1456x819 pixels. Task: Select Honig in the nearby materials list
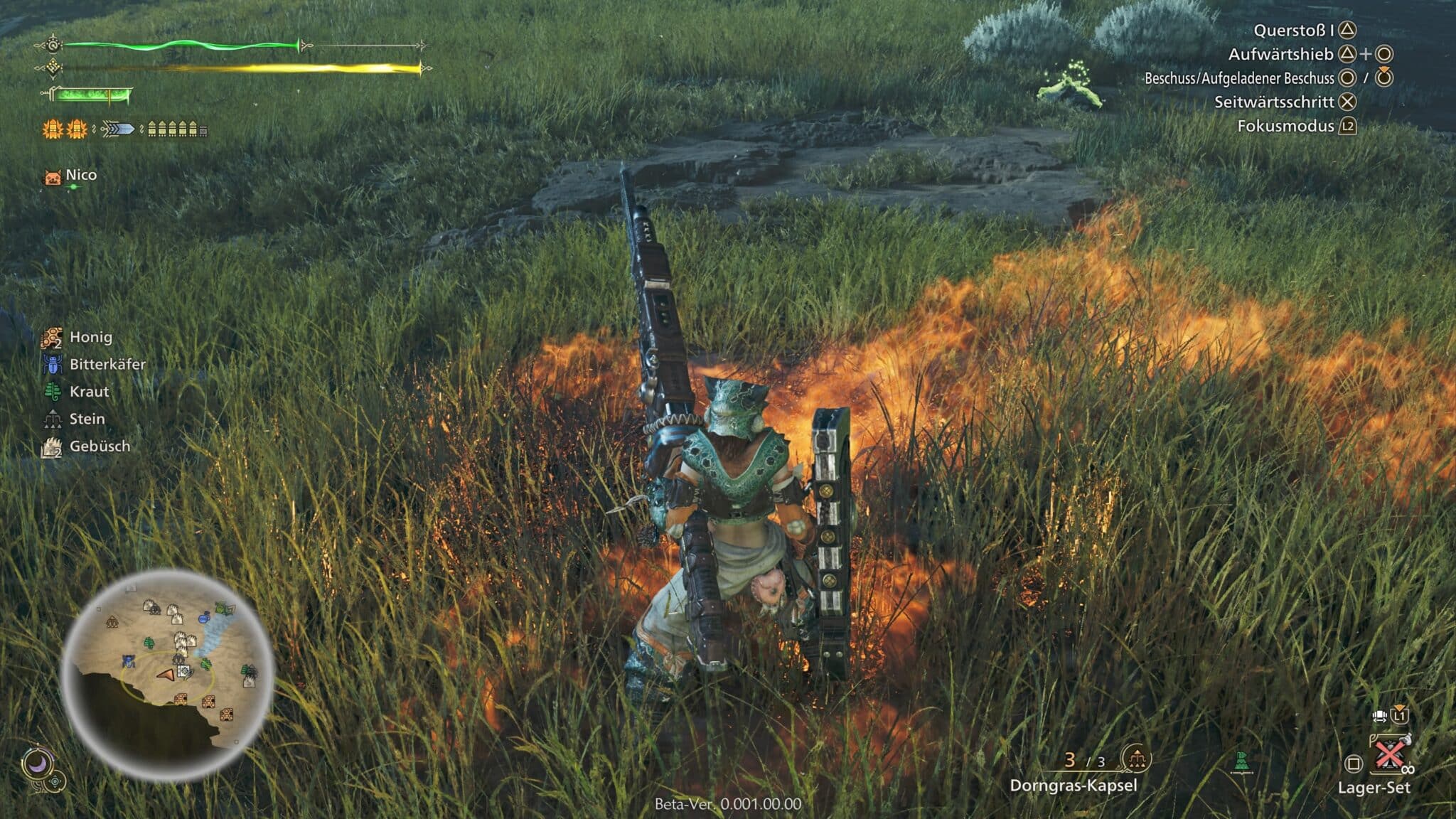click(90, 337)
